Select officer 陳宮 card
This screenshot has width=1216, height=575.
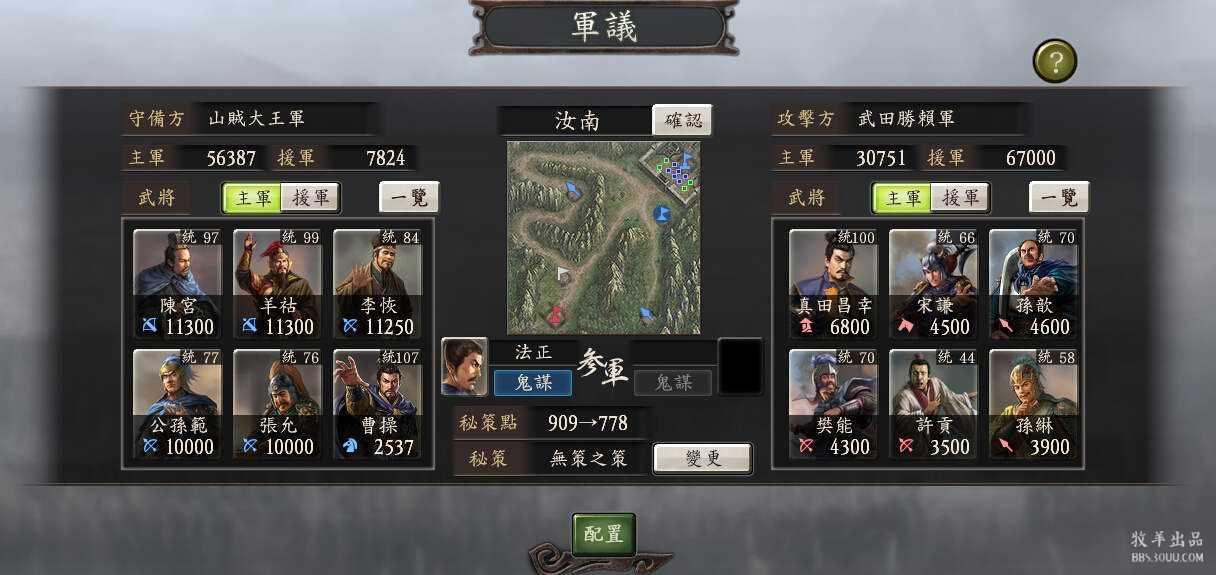pos(178,284)
